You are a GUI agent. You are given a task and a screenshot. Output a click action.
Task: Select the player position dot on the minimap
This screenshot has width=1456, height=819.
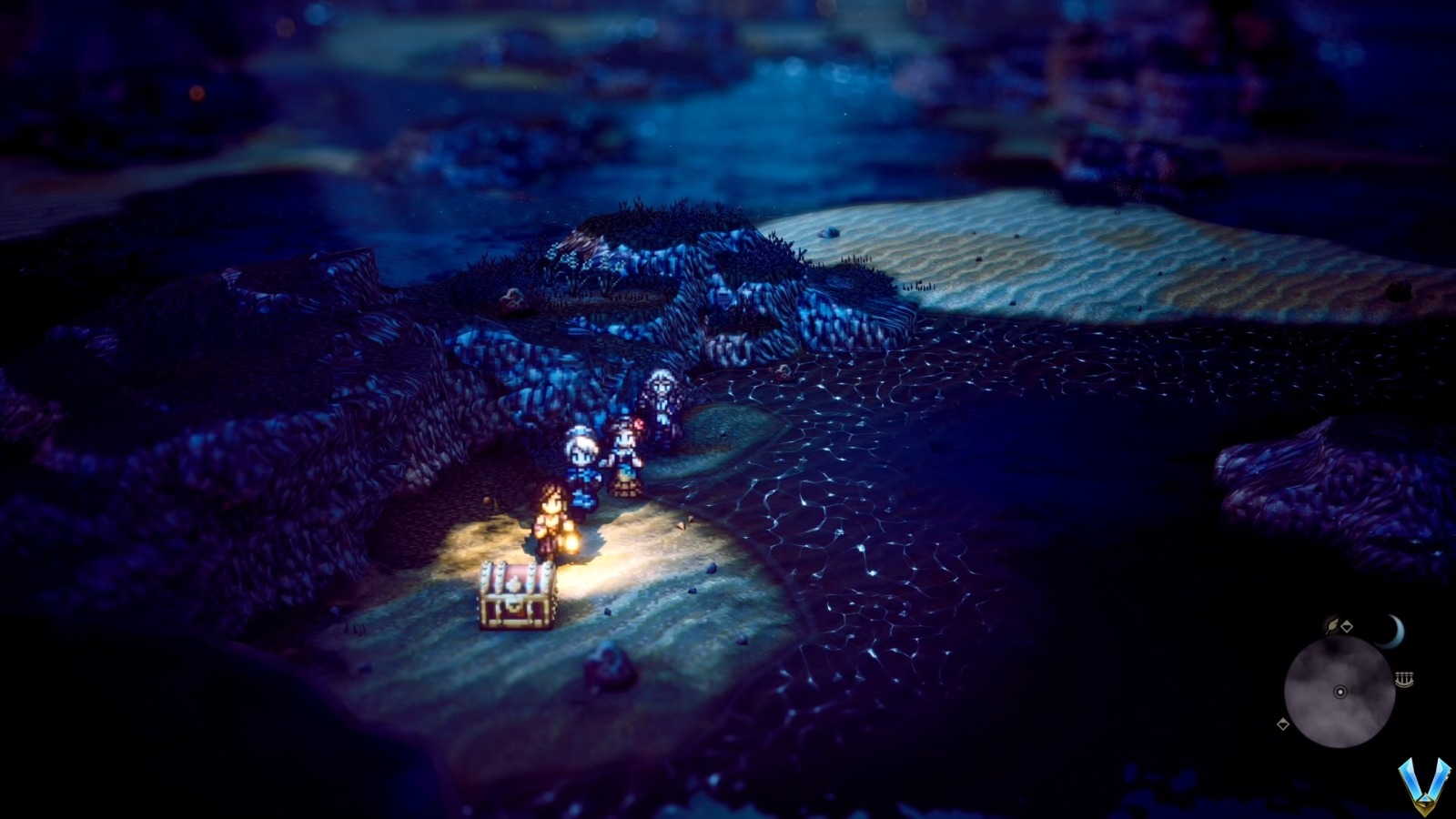(1340, 692)
